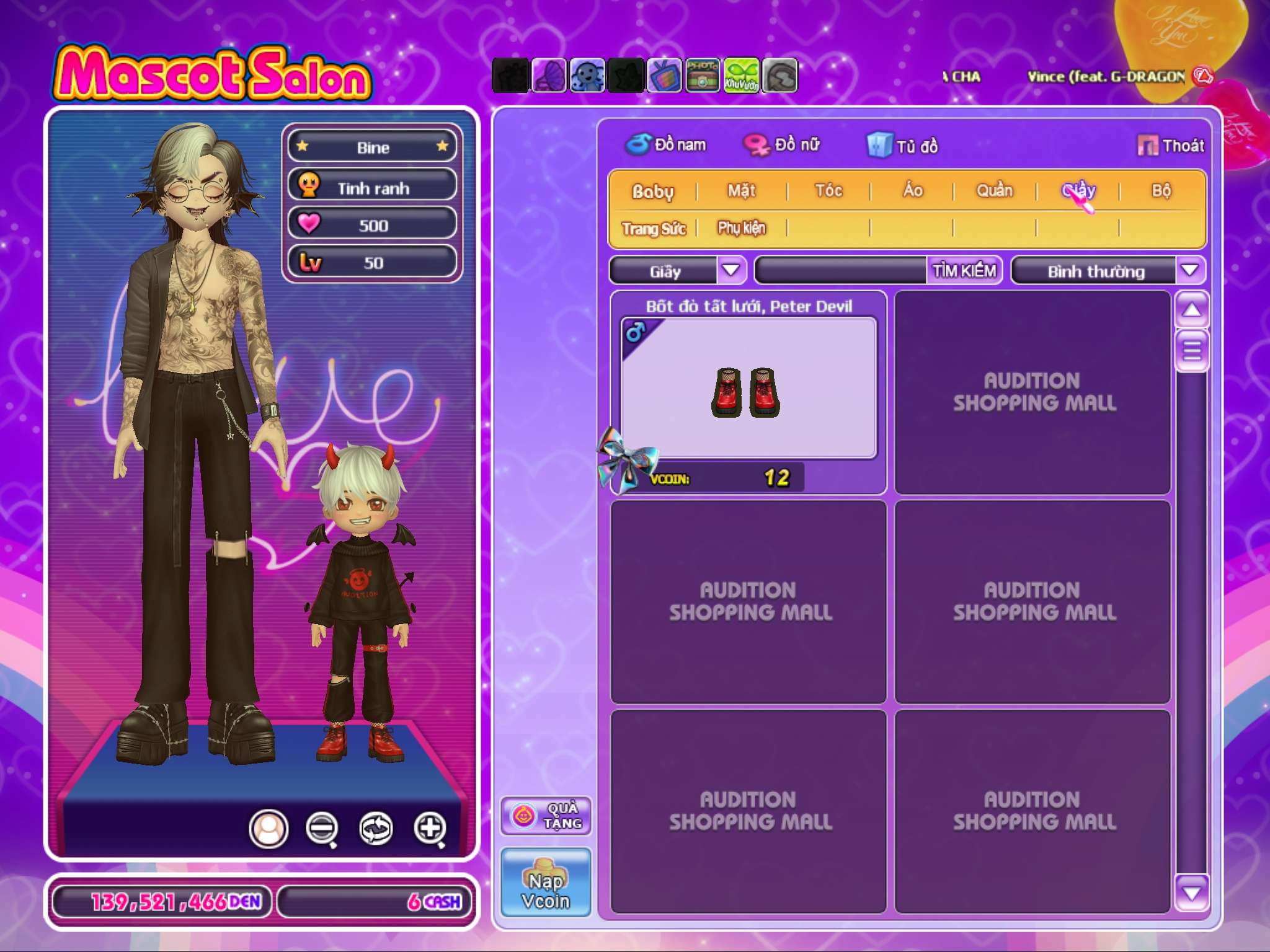Viewport: 1270px width, 952px height.
Task: Switch to the Đồ nữ women's items tab
Action: 783,145
